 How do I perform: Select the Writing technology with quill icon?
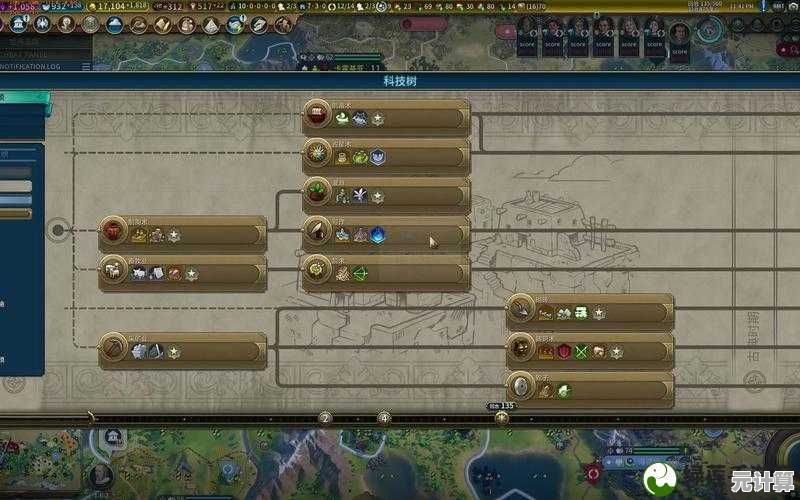(x=386, y=234)
